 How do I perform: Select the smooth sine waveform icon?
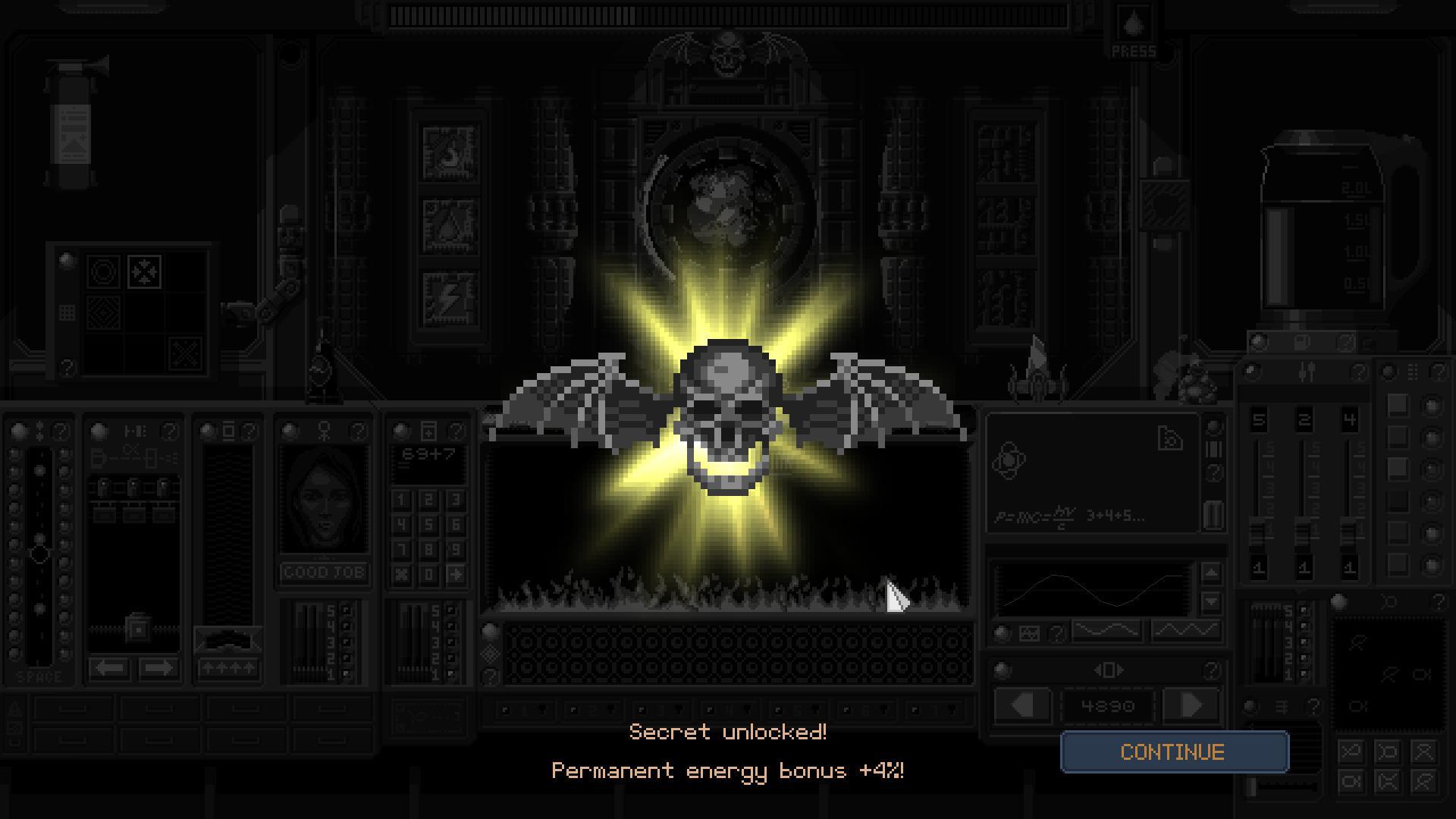(x=1106, y=629)
